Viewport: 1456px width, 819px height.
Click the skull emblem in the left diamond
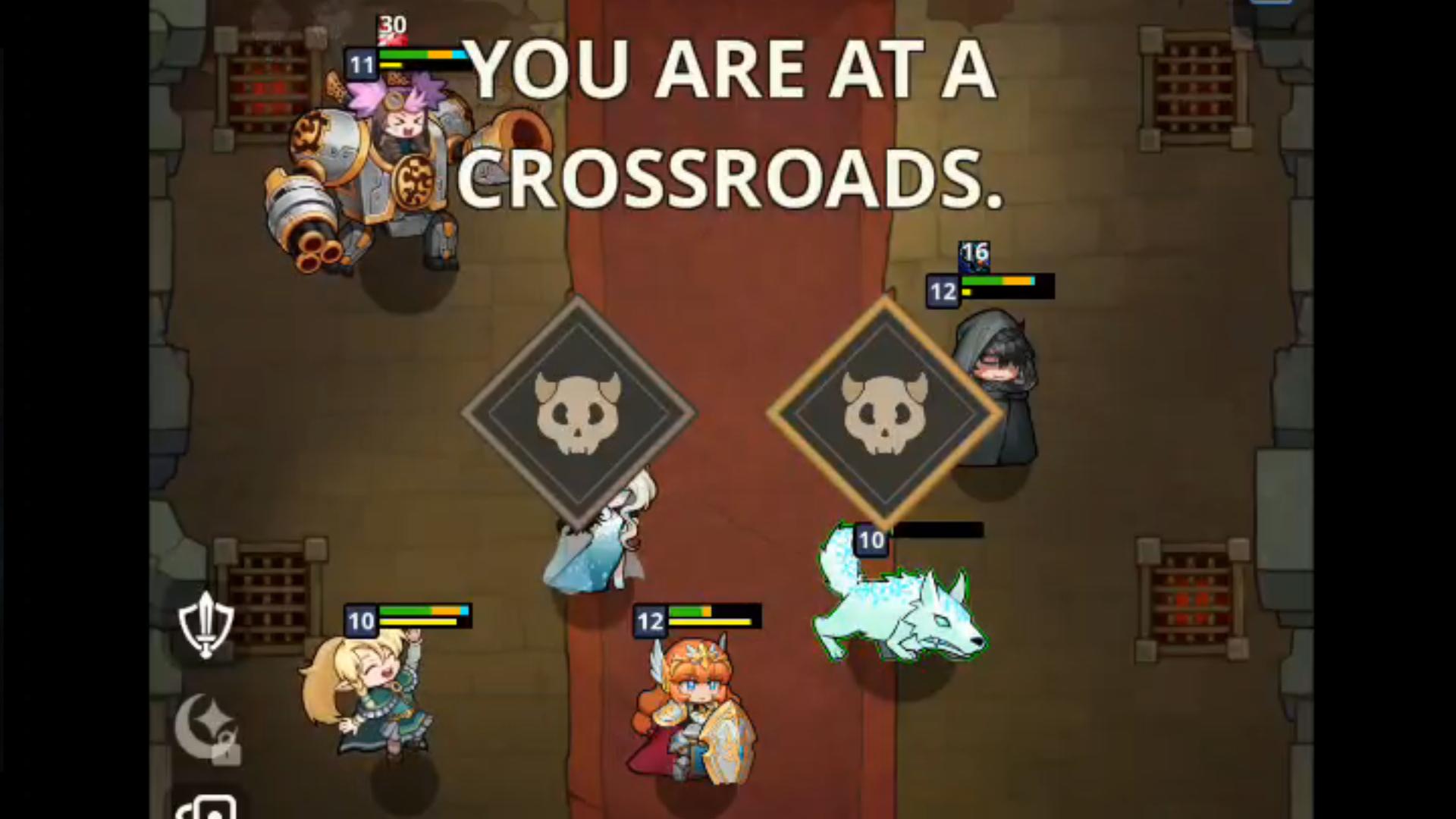coord(580,413)
